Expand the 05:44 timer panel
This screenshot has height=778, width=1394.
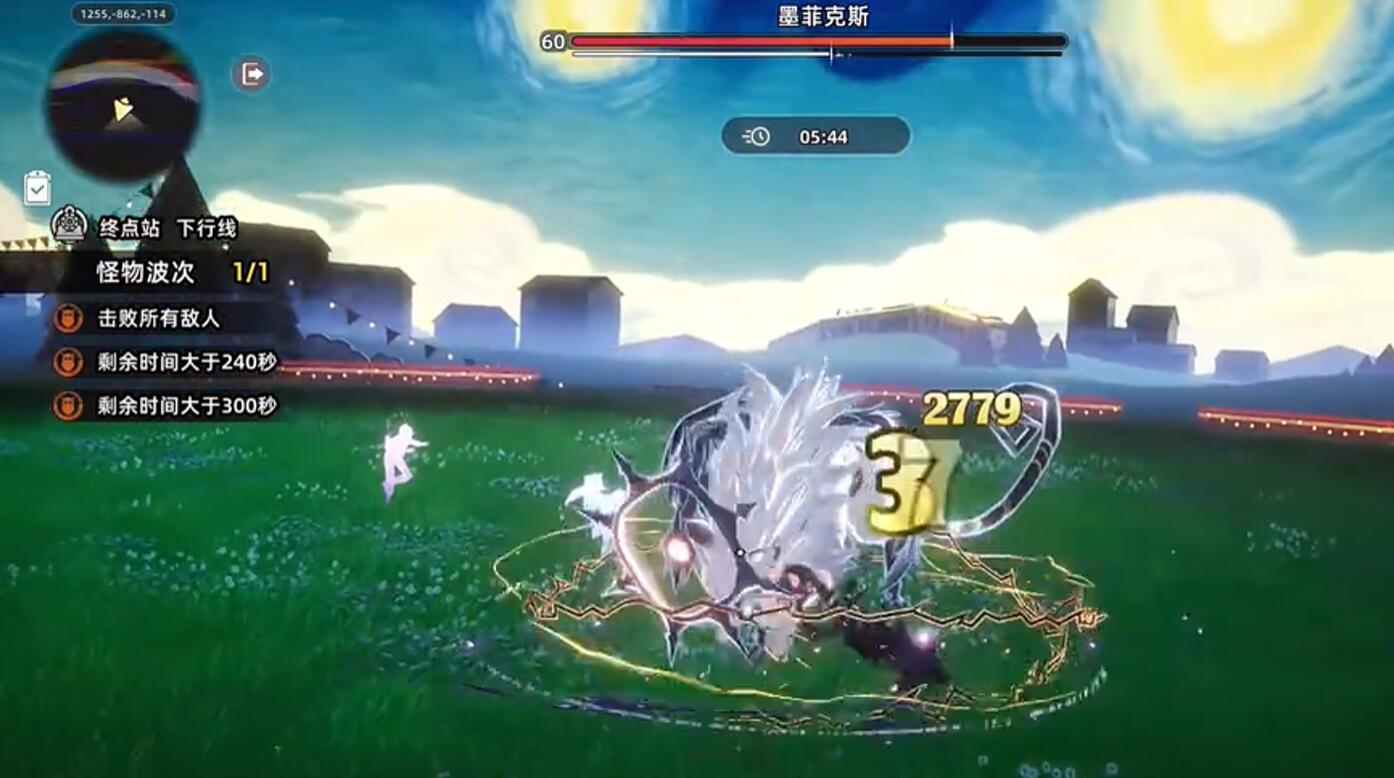click(814, 137)
